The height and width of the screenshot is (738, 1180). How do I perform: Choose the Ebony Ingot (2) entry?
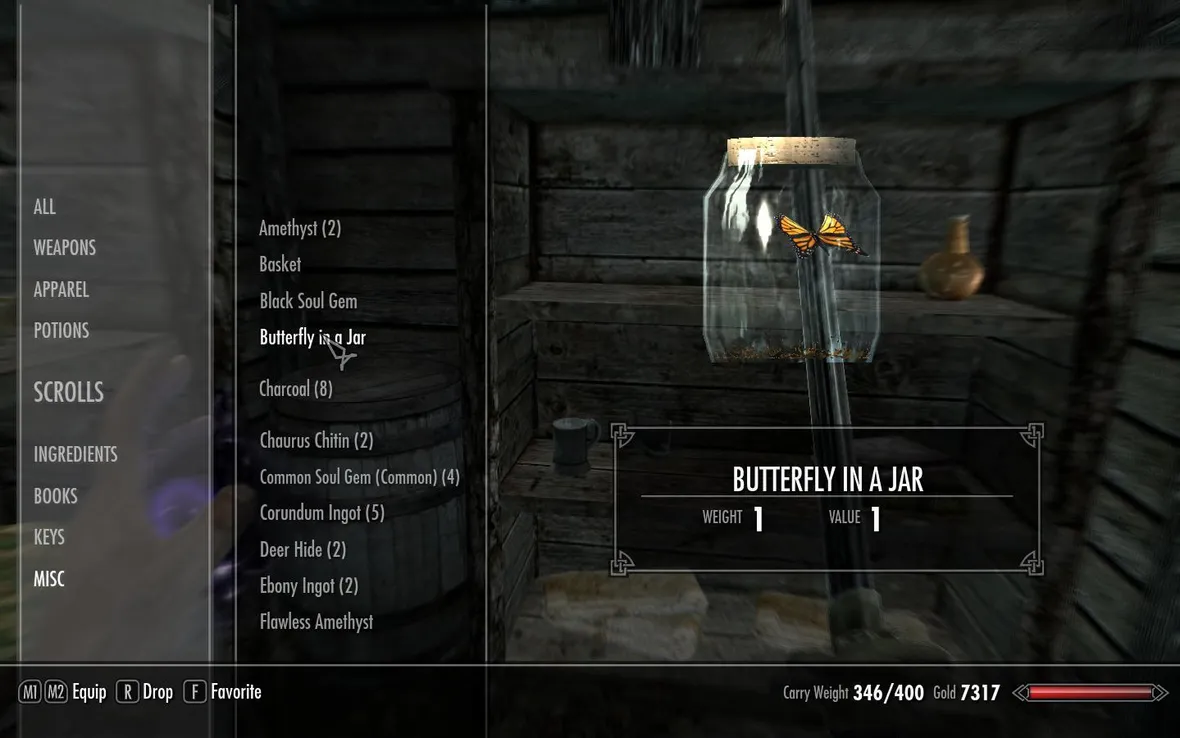(x=308, y=586)
